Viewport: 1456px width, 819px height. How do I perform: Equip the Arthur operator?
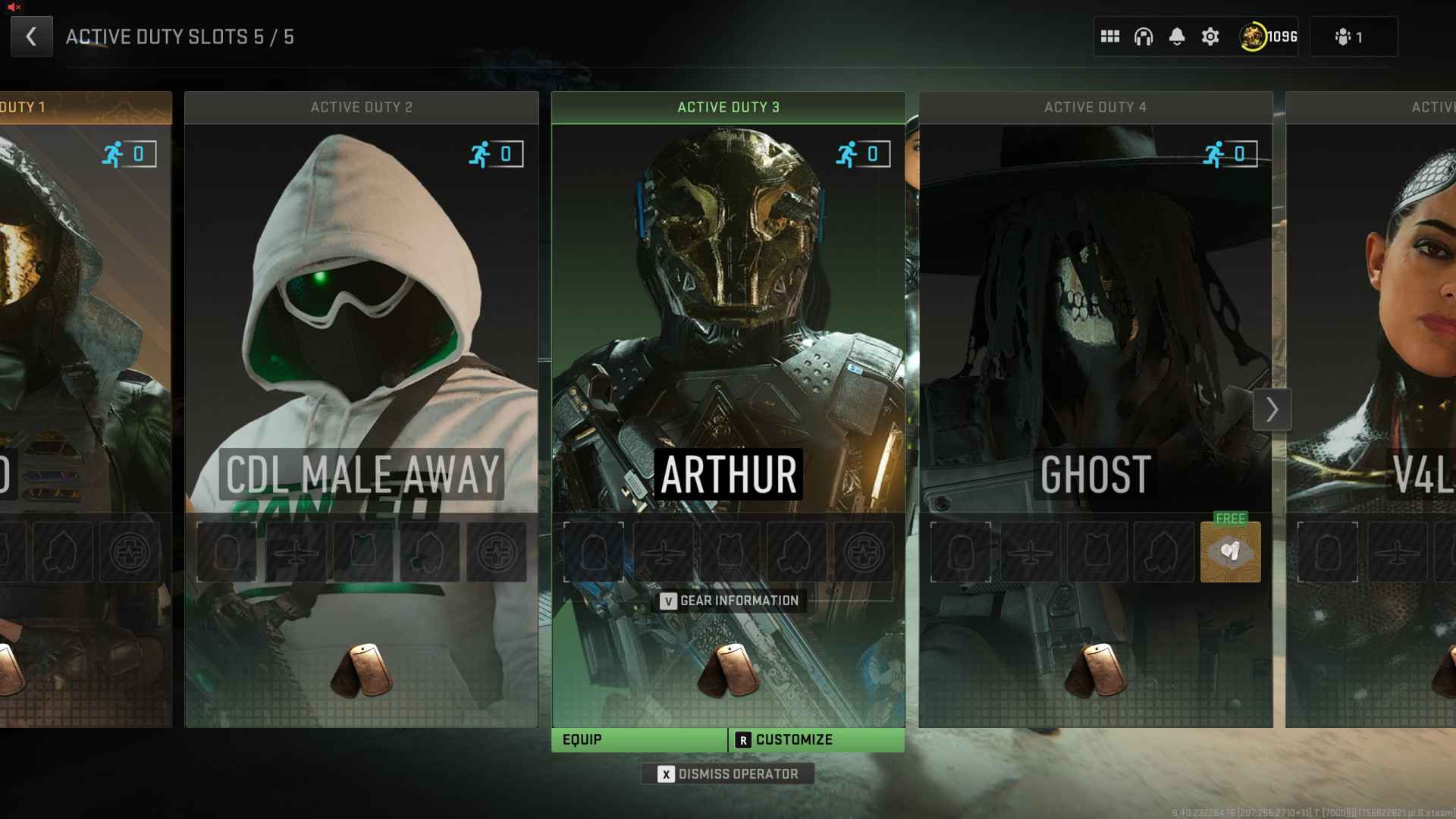point(639,740)
